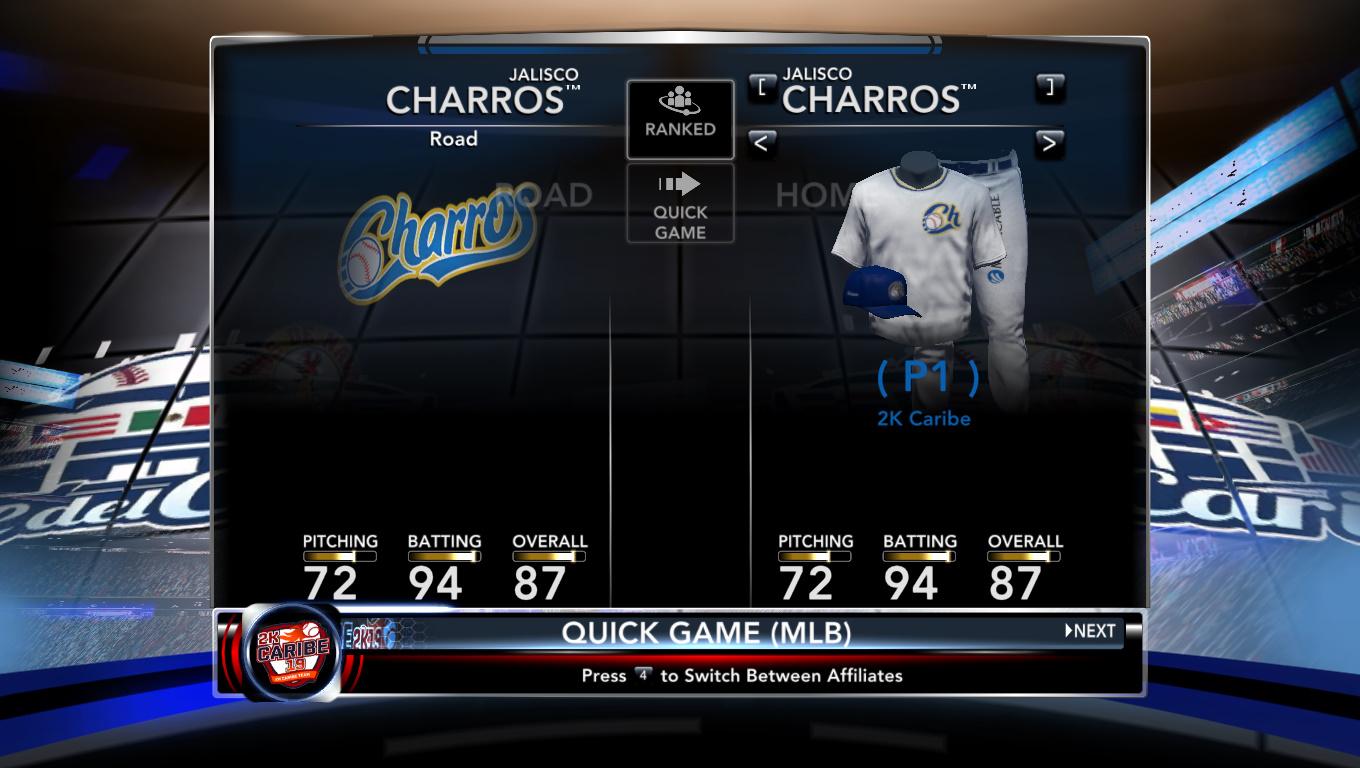1360x768 pixels.
Task: Choose the QUICK GAME mode button
Action: point(680,204)
